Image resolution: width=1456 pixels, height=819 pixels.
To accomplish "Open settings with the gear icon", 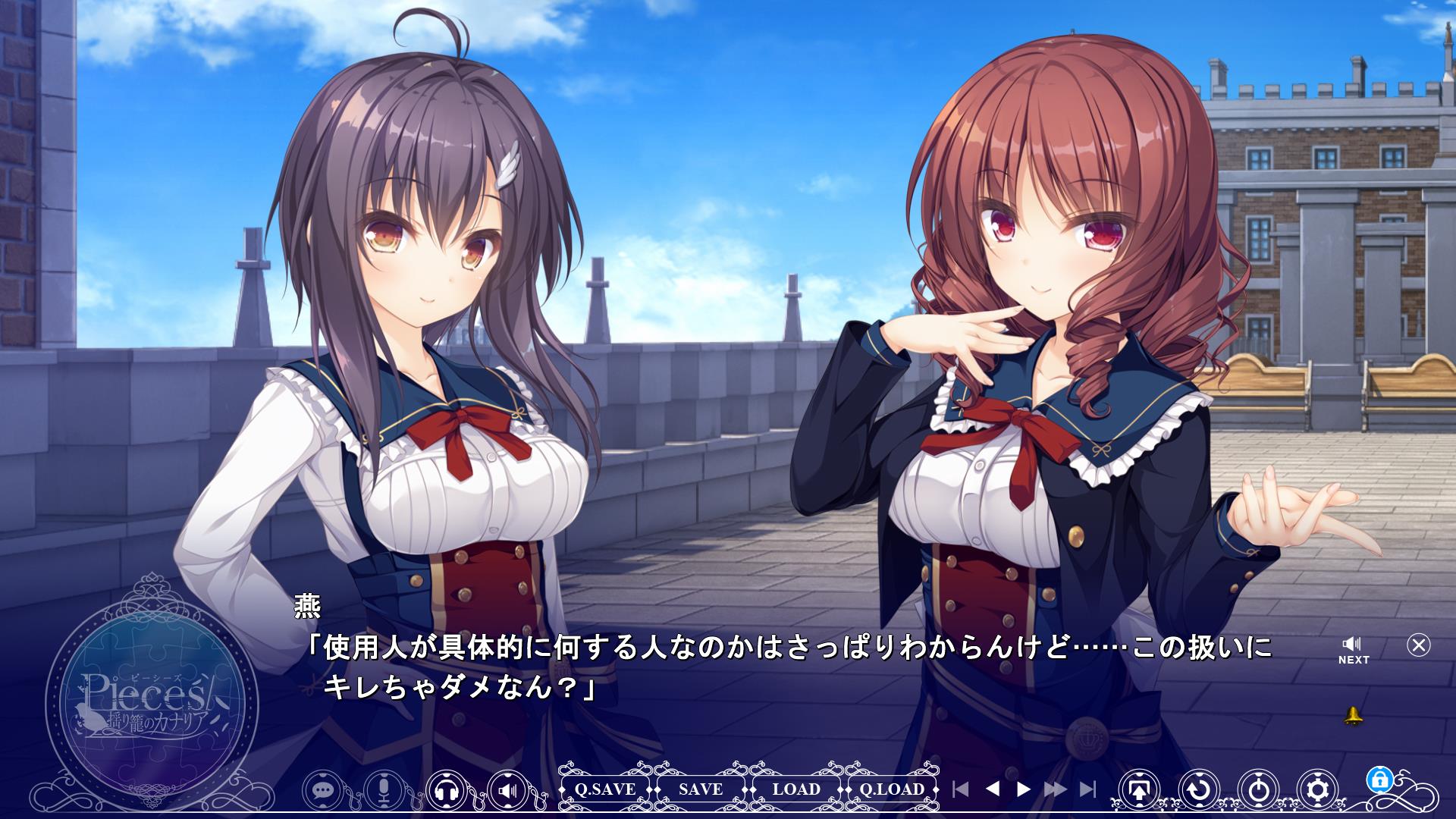I will (1318, 790).
